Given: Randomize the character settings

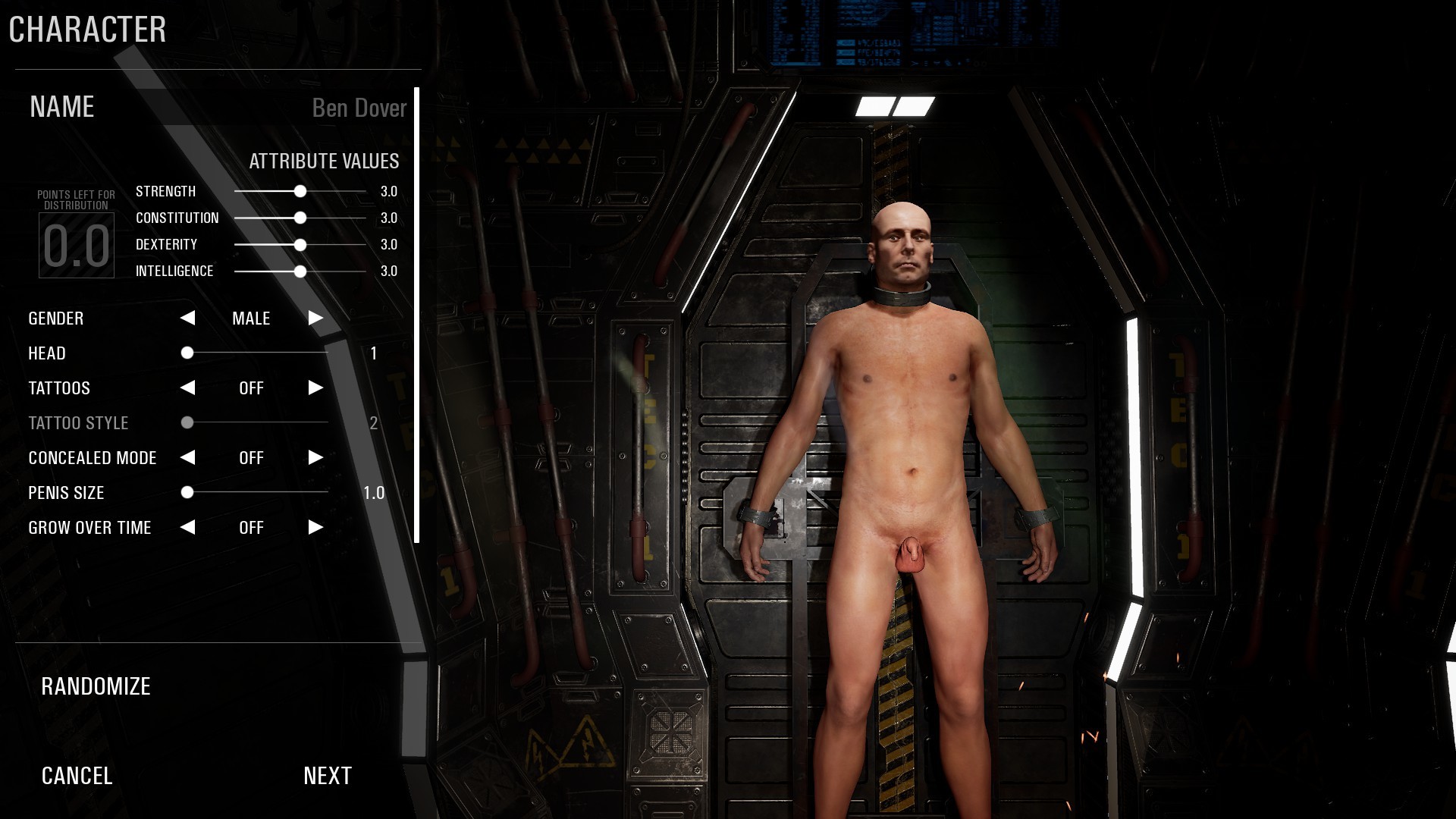Looking at the screenshot, I should tap(96, 686).
